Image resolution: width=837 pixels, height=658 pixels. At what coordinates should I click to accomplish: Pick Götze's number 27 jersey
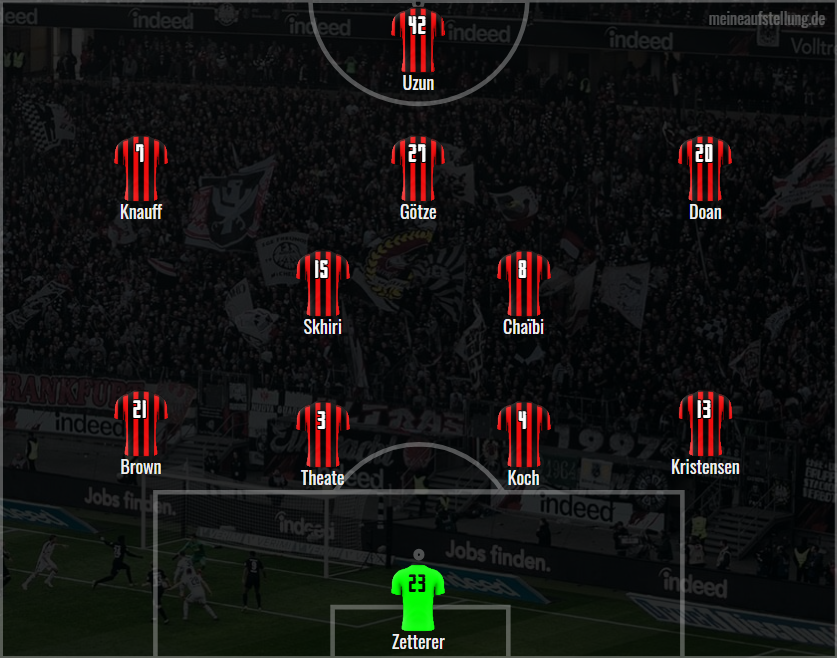click(x=418, y=168)
